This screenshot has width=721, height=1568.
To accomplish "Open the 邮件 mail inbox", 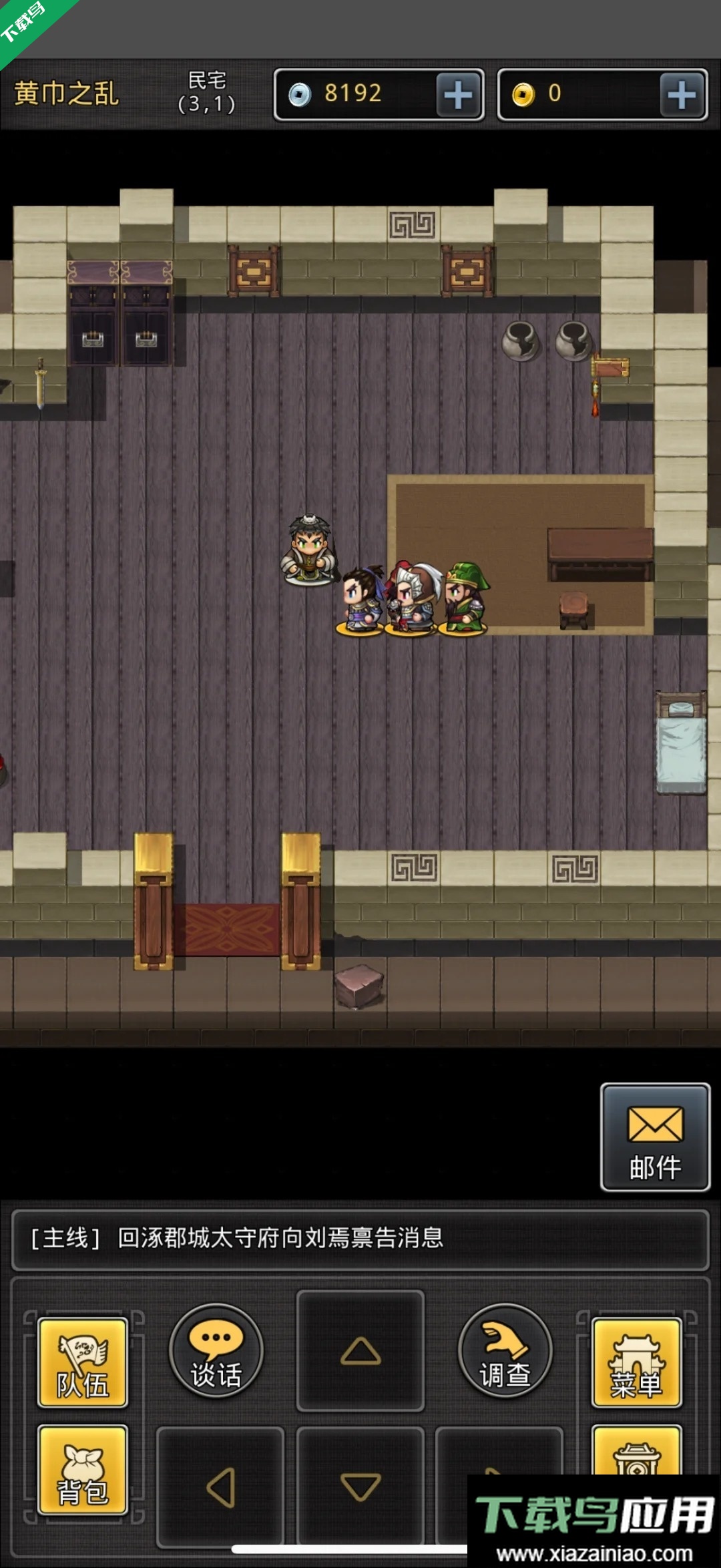I will [x=655, y=1138].
